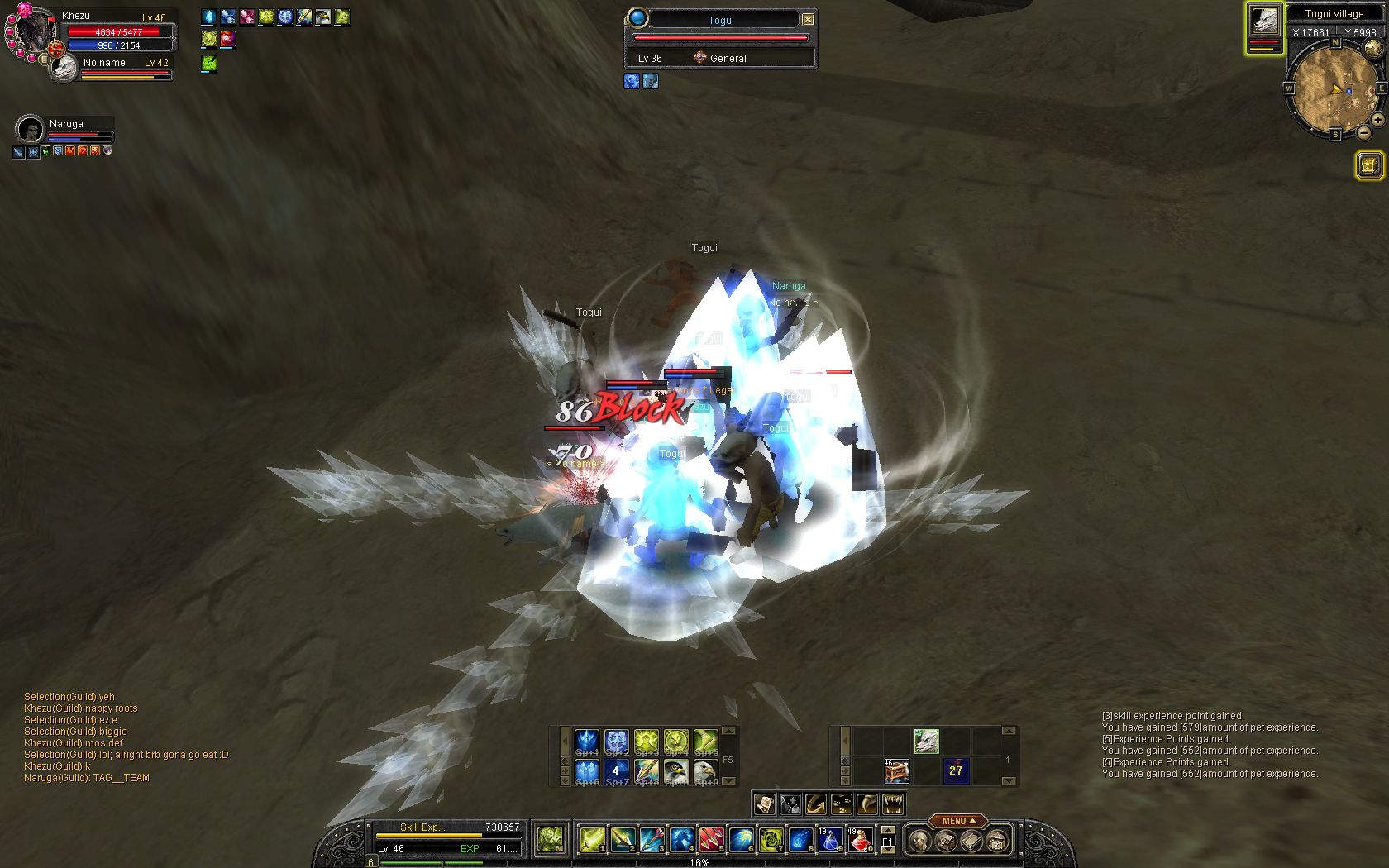Use the red health potion in slot 0

click(861, 841)
